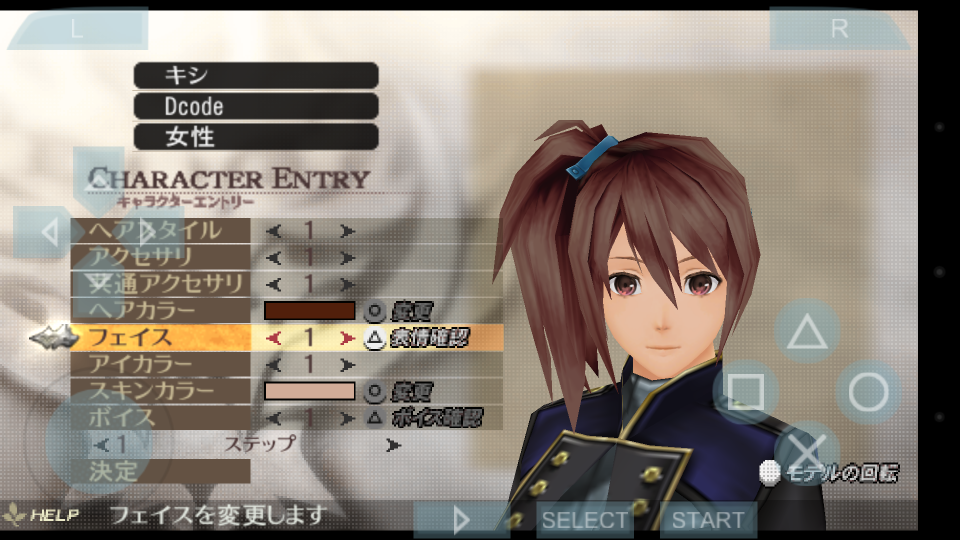This screenshot has width=960, height=540.
Task: Go to the previous face with the red left arrow
Action: (273, 338)
